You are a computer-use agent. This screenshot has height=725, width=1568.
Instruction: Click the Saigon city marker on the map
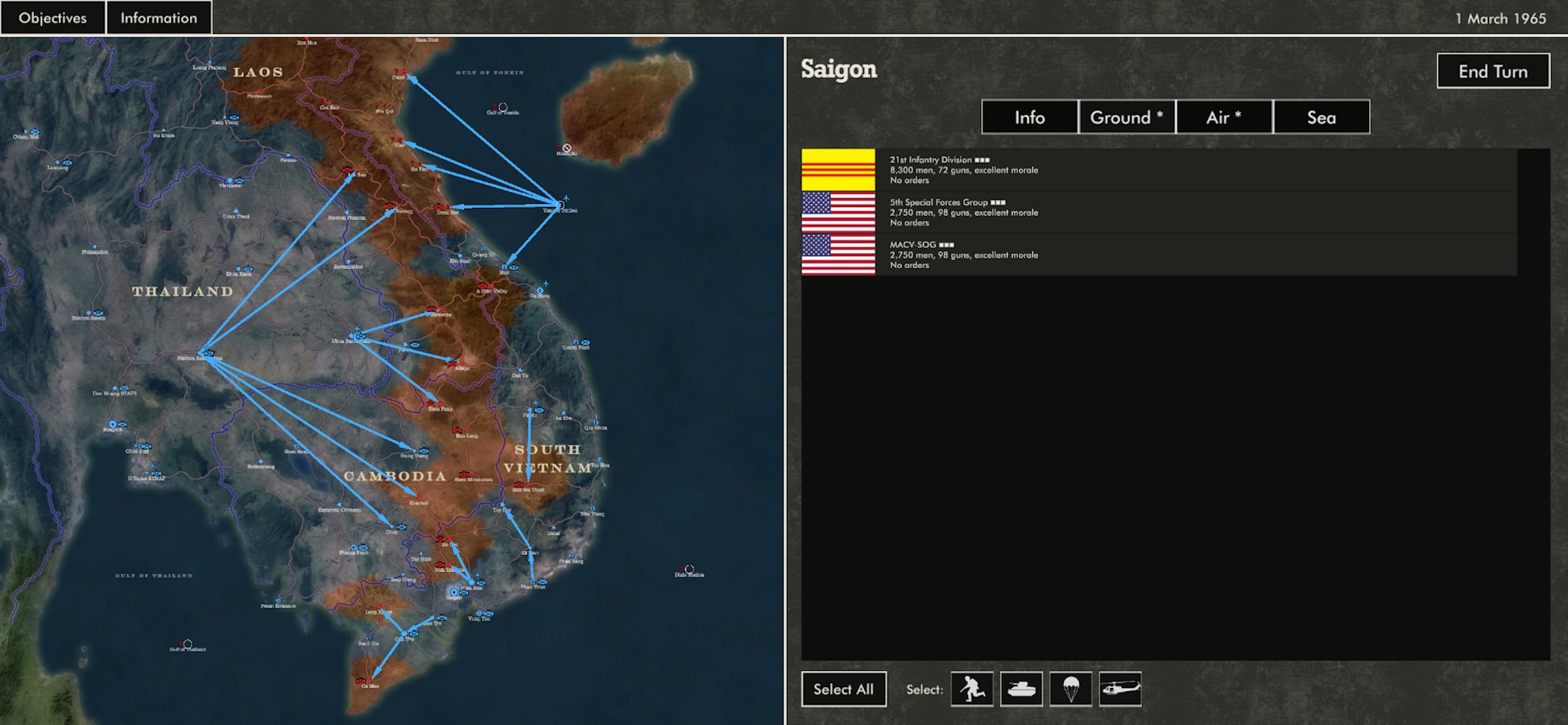pos(454,592)
